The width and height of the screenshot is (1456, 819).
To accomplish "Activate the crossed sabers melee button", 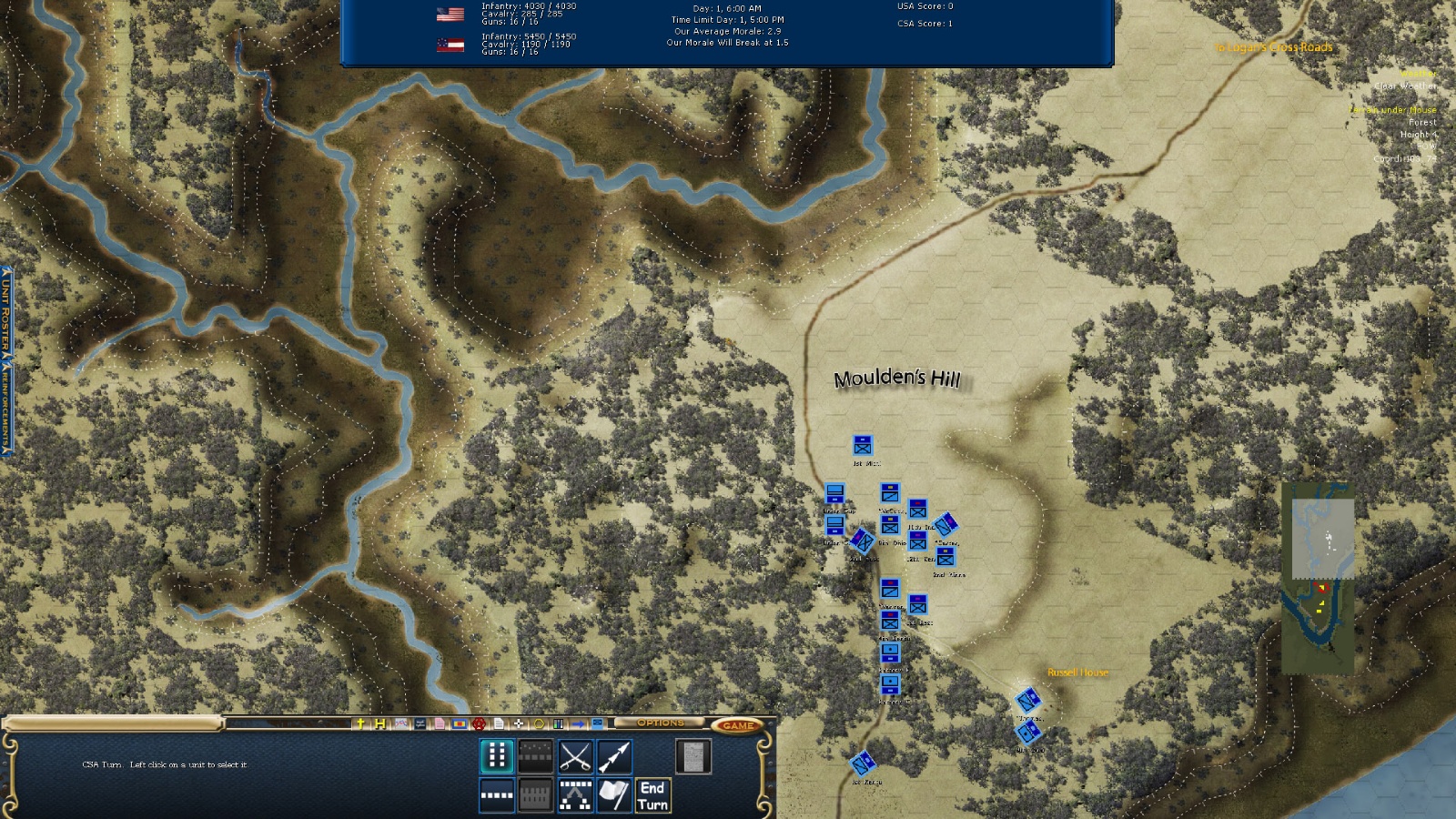I will [x=575, y=756].
